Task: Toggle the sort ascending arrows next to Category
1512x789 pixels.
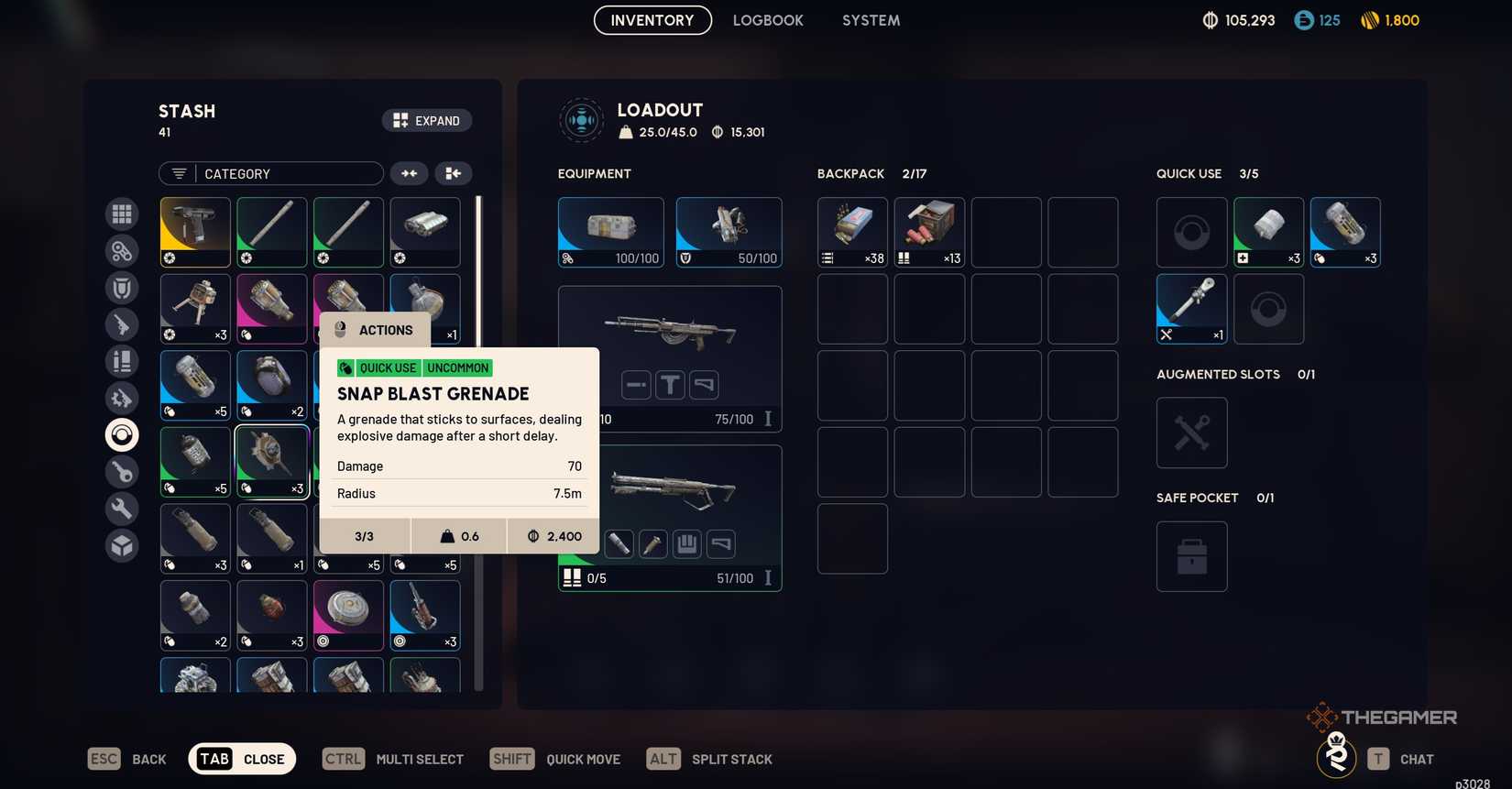Action: point(409,173)
